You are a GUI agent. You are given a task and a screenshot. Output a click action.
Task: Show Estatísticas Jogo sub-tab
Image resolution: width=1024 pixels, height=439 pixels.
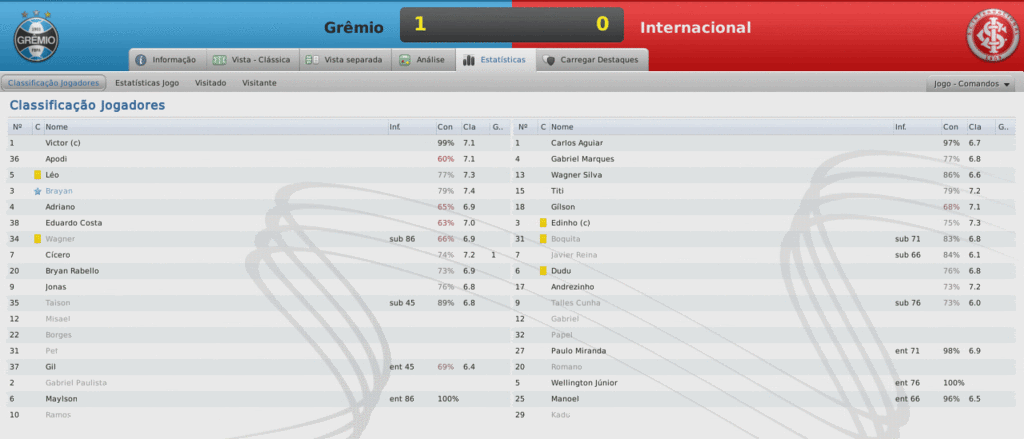point(147,83)
